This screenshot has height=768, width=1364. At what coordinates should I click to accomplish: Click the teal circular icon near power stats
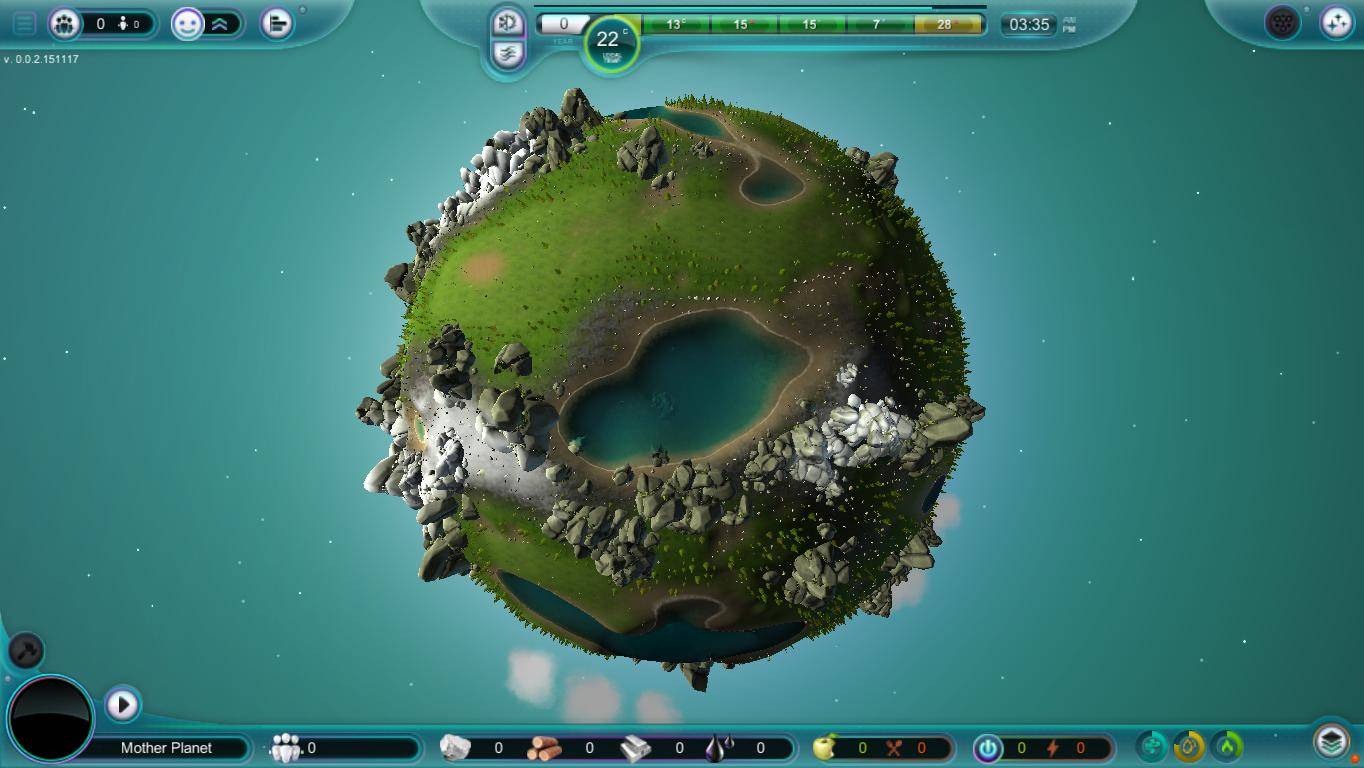click(x=1152, y=745)
